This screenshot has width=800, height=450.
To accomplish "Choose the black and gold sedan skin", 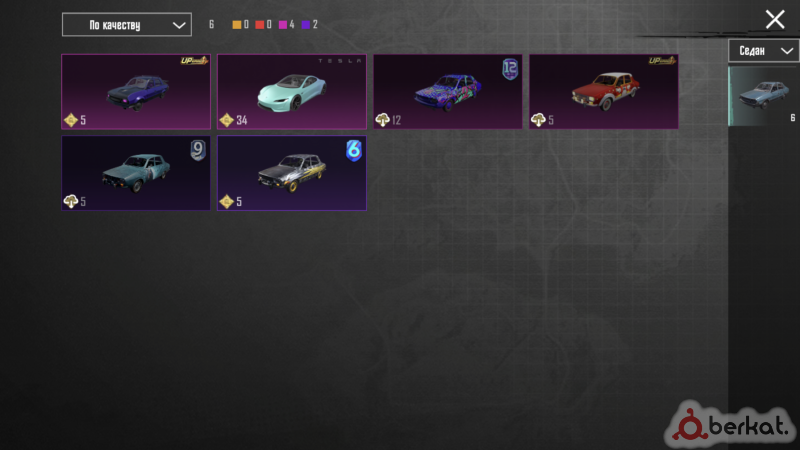I will [x=292, y=173].
